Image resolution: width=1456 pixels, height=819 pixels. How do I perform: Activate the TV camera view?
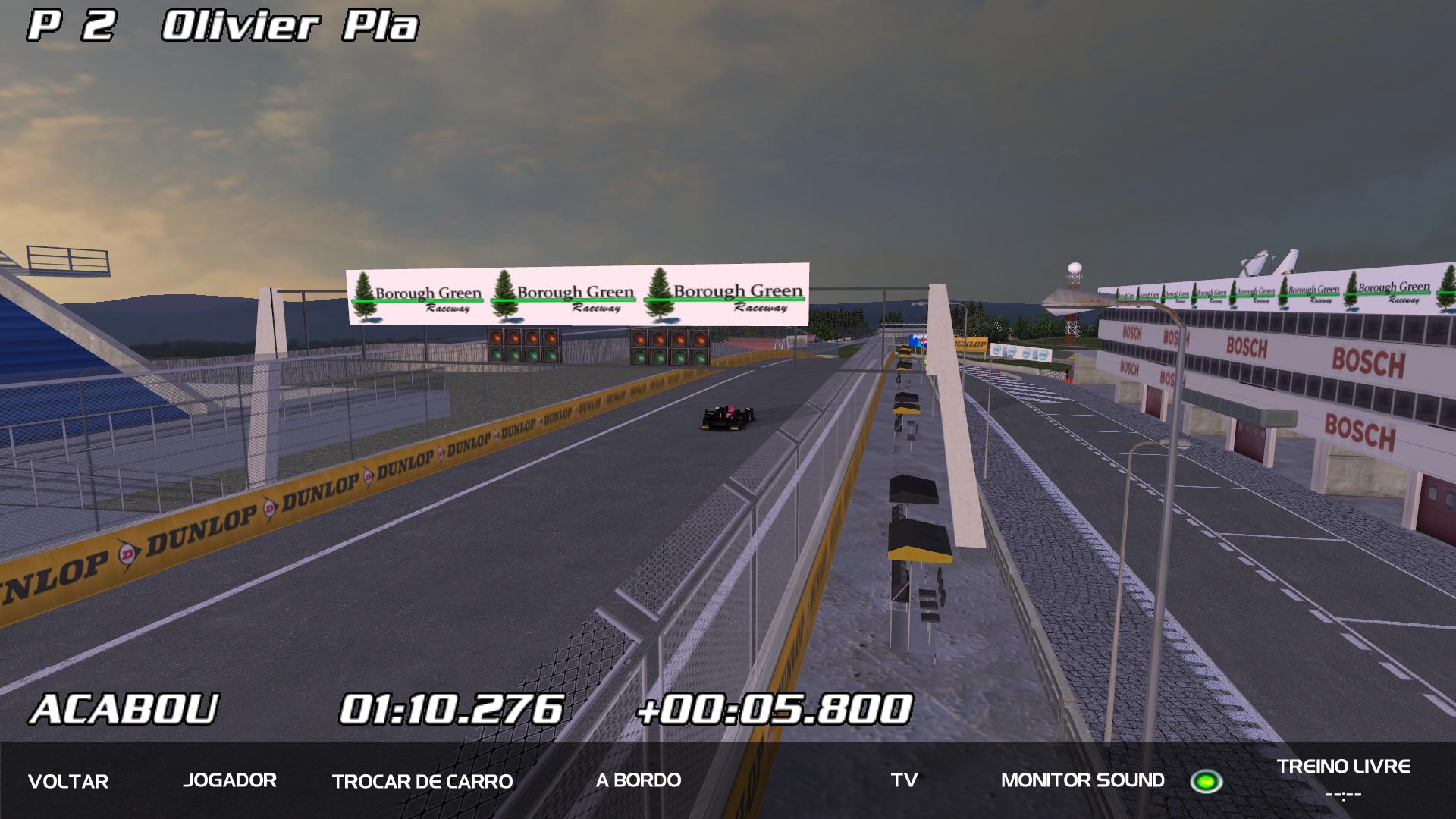point(904,780)
